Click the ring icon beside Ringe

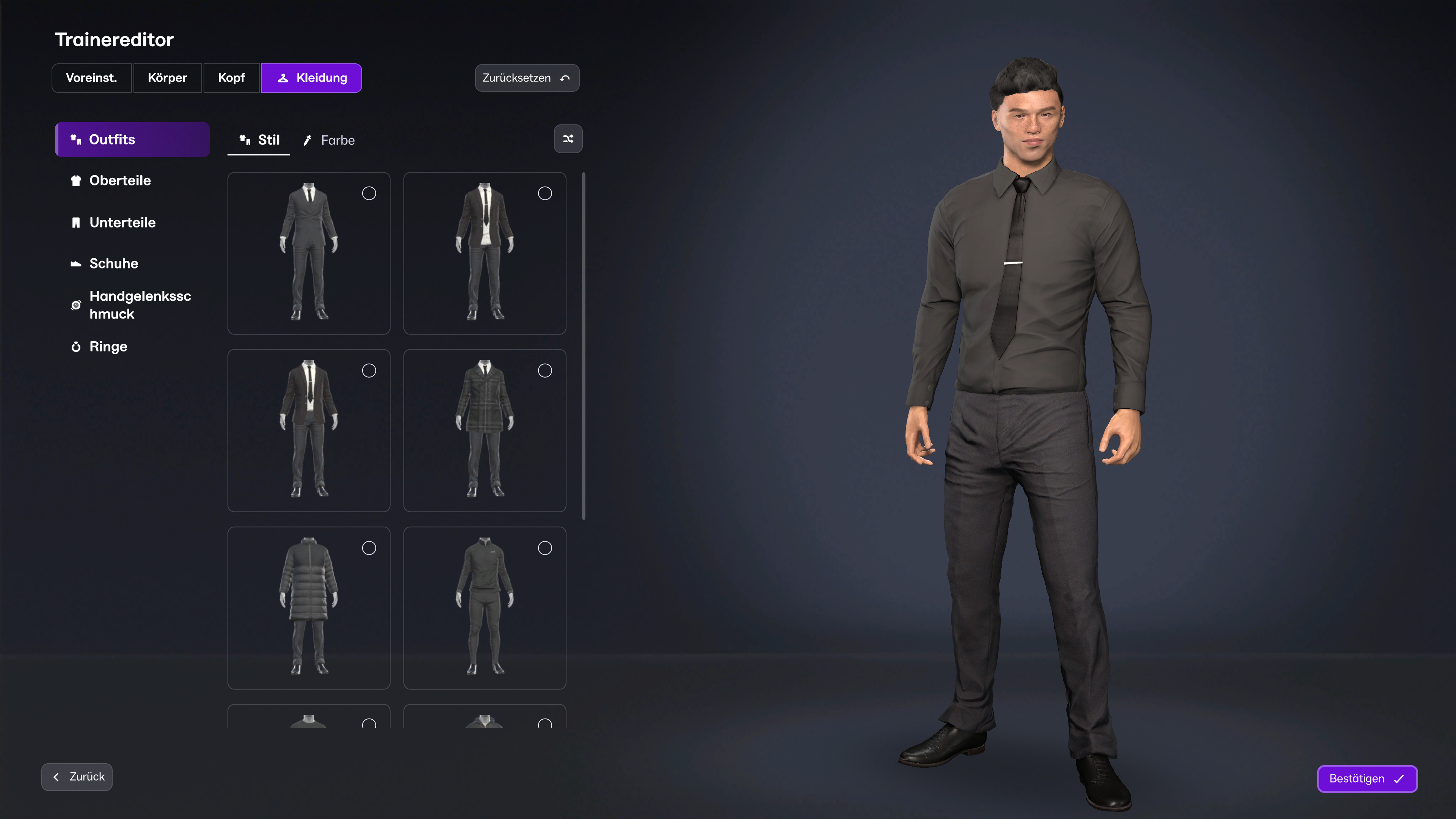click(77, 347)
